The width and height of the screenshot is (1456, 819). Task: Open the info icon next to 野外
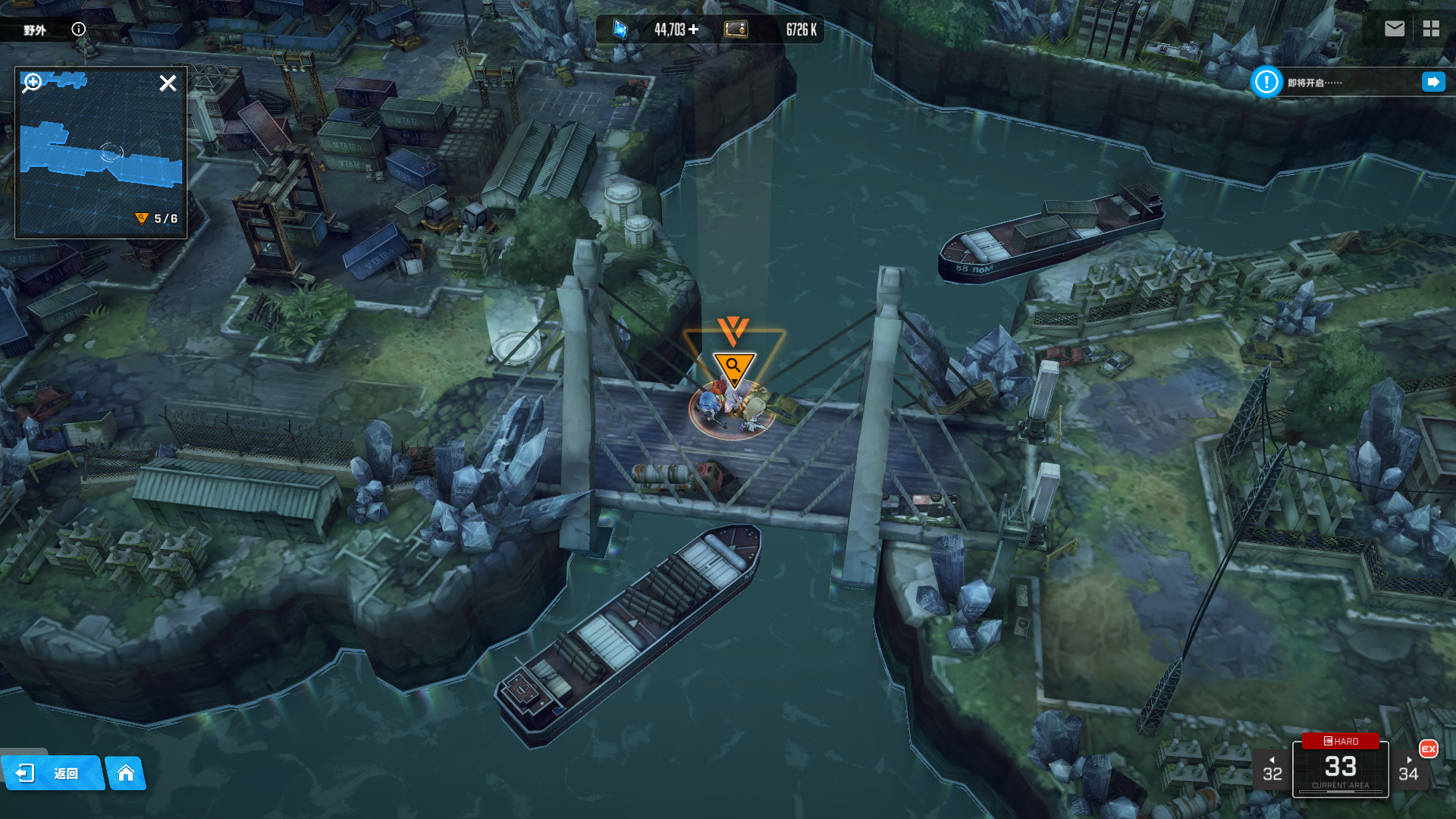(78, 29)
